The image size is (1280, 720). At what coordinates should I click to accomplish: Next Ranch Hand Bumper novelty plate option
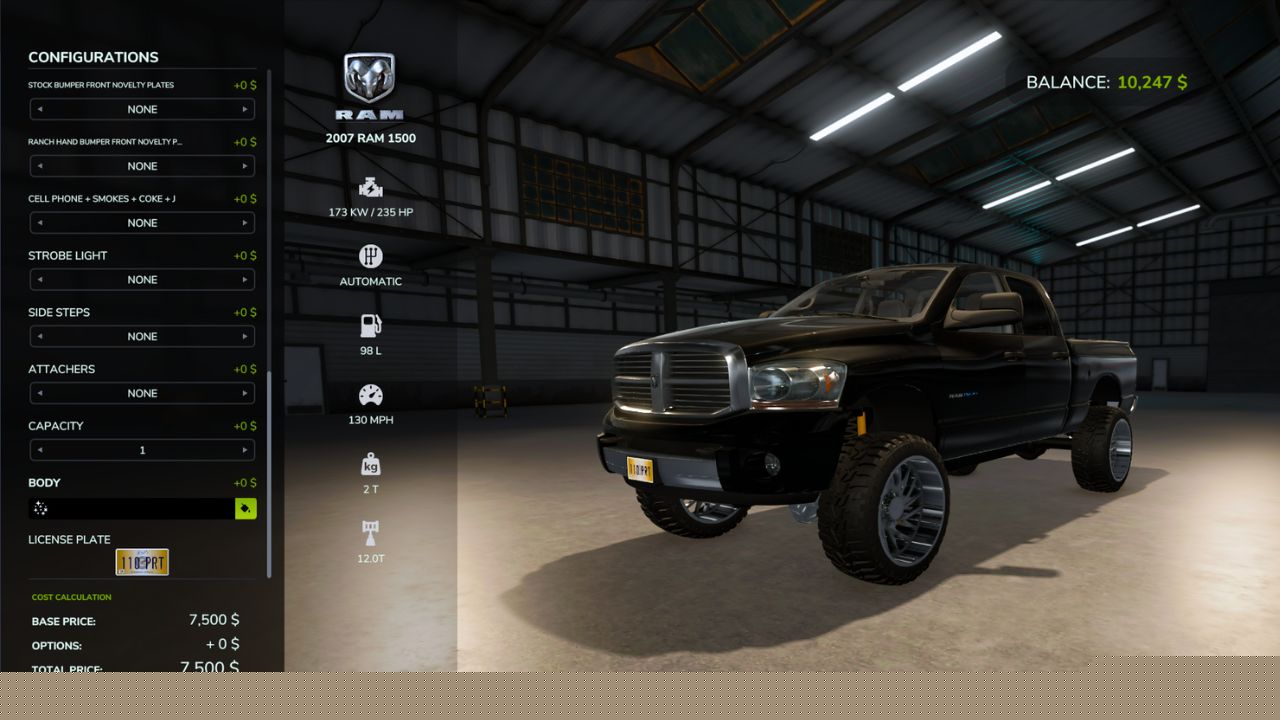[245, 167]
